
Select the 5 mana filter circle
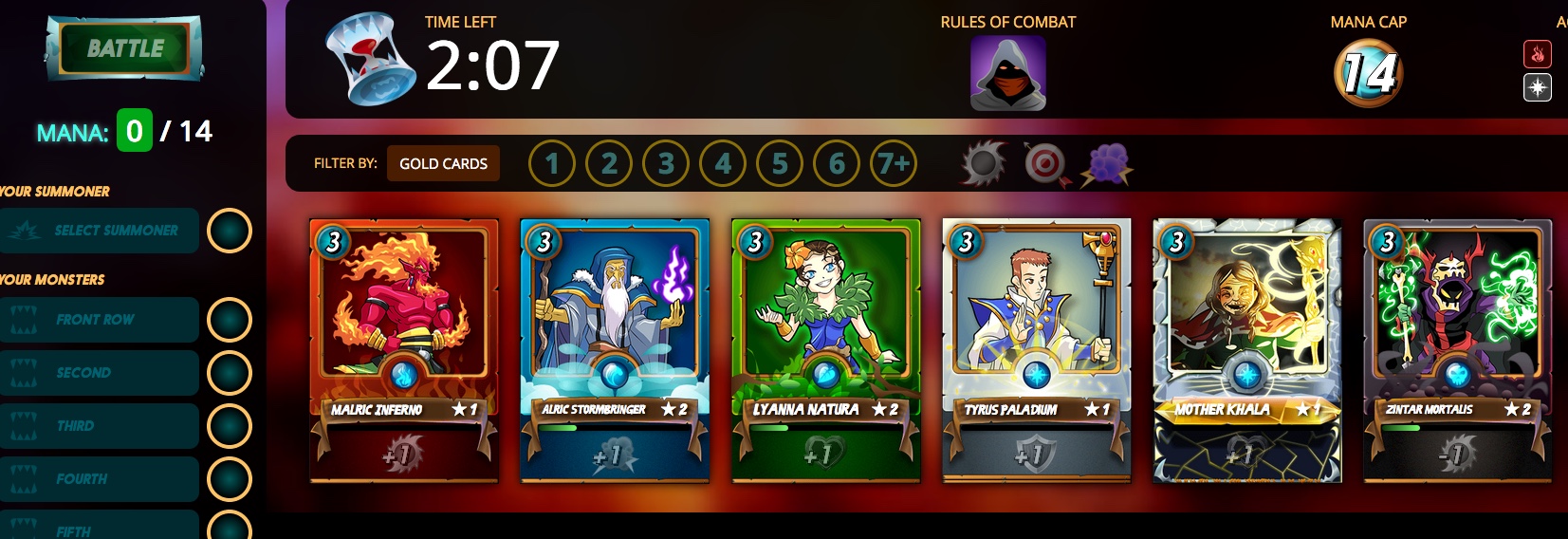780,164
